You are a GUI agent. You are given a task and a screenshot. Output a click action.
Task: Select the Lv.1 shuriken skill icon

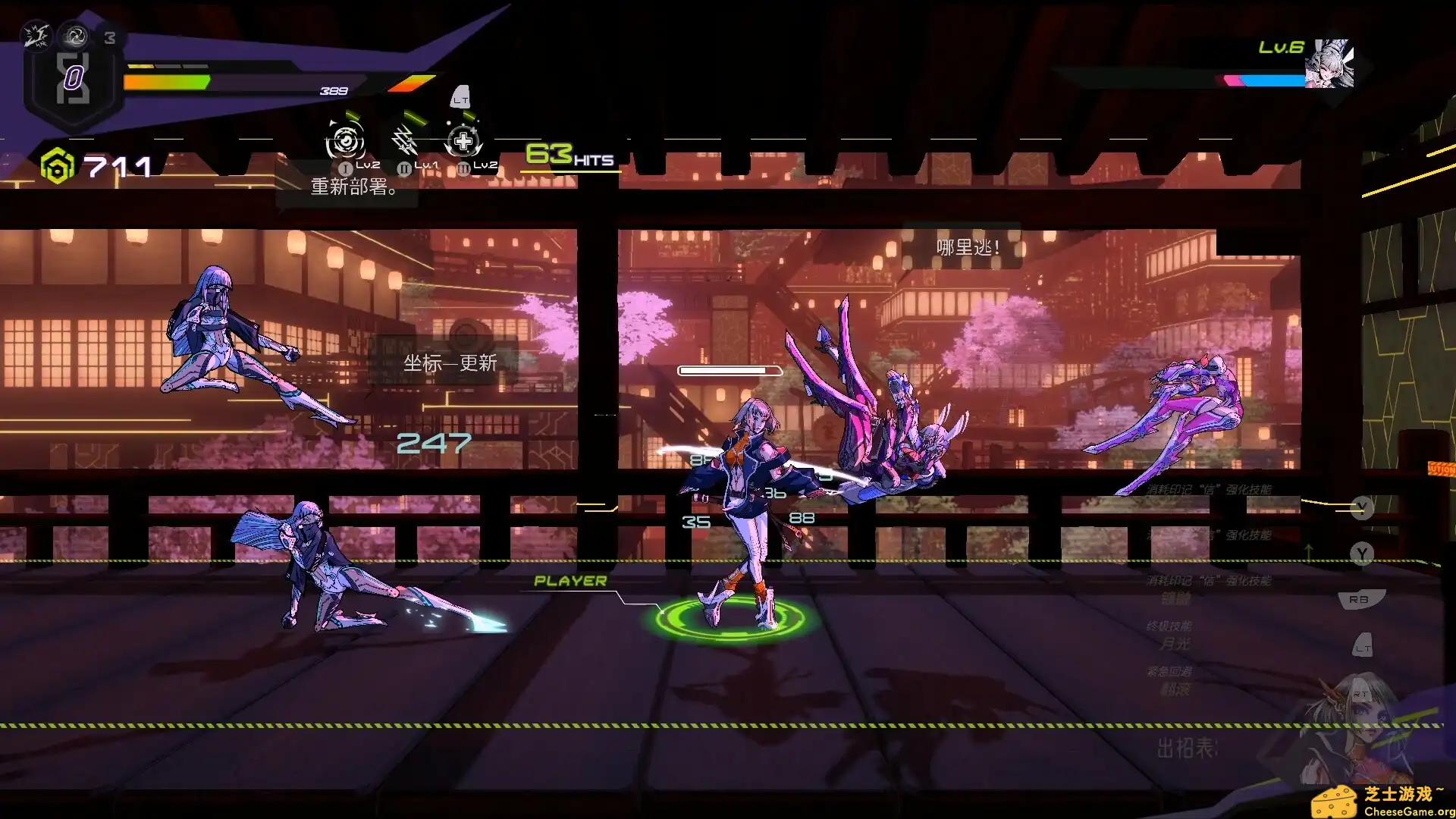click(x=404, y=140)
